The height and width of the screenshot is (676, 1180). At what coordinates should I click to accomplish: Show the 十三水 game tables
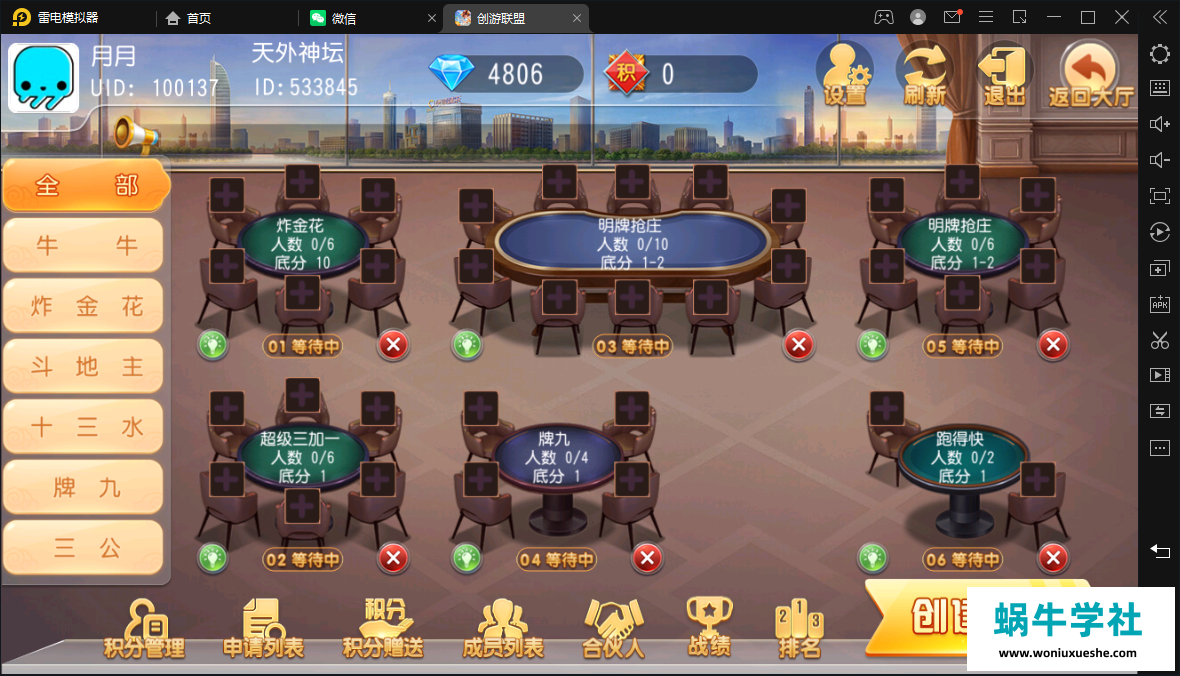(85, 427)
